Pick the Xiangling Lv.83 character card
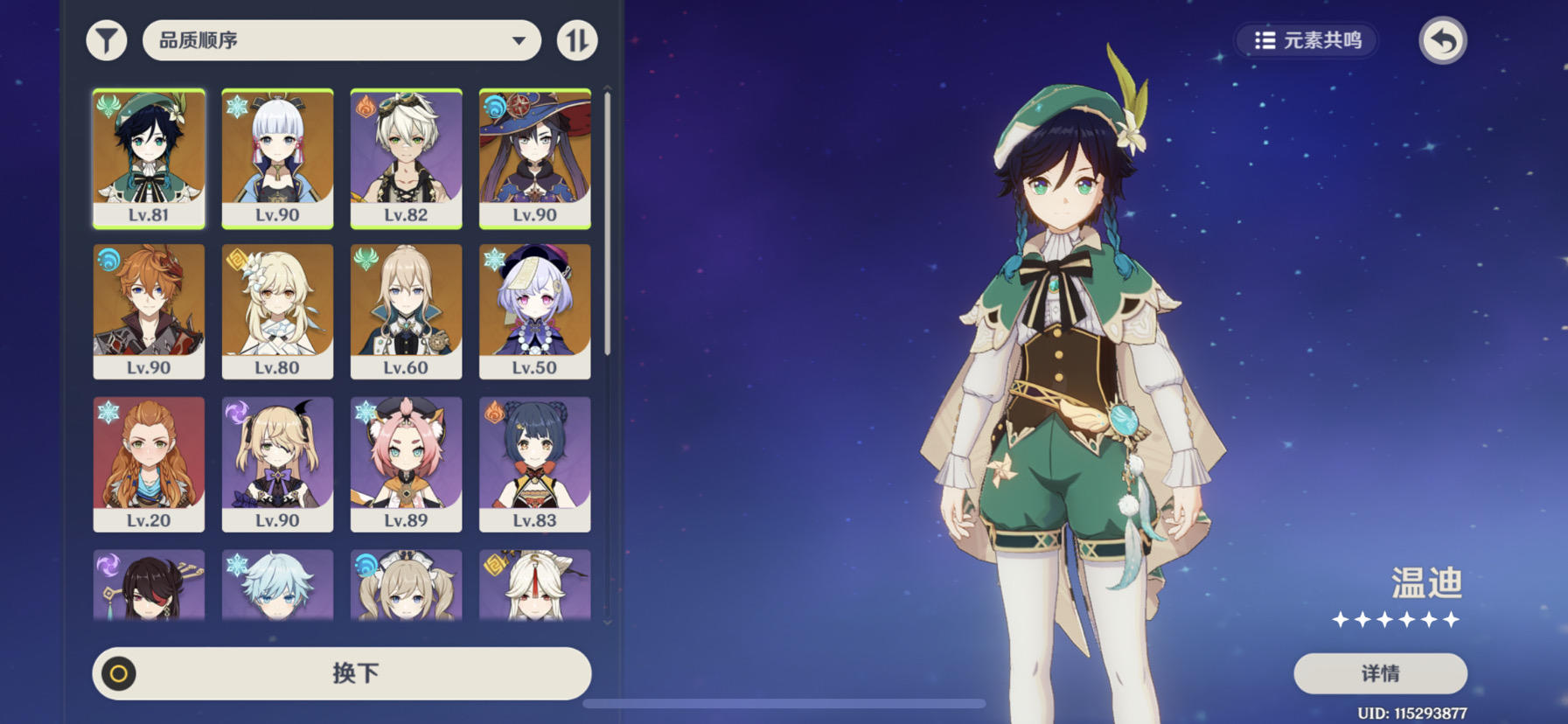 534,464
